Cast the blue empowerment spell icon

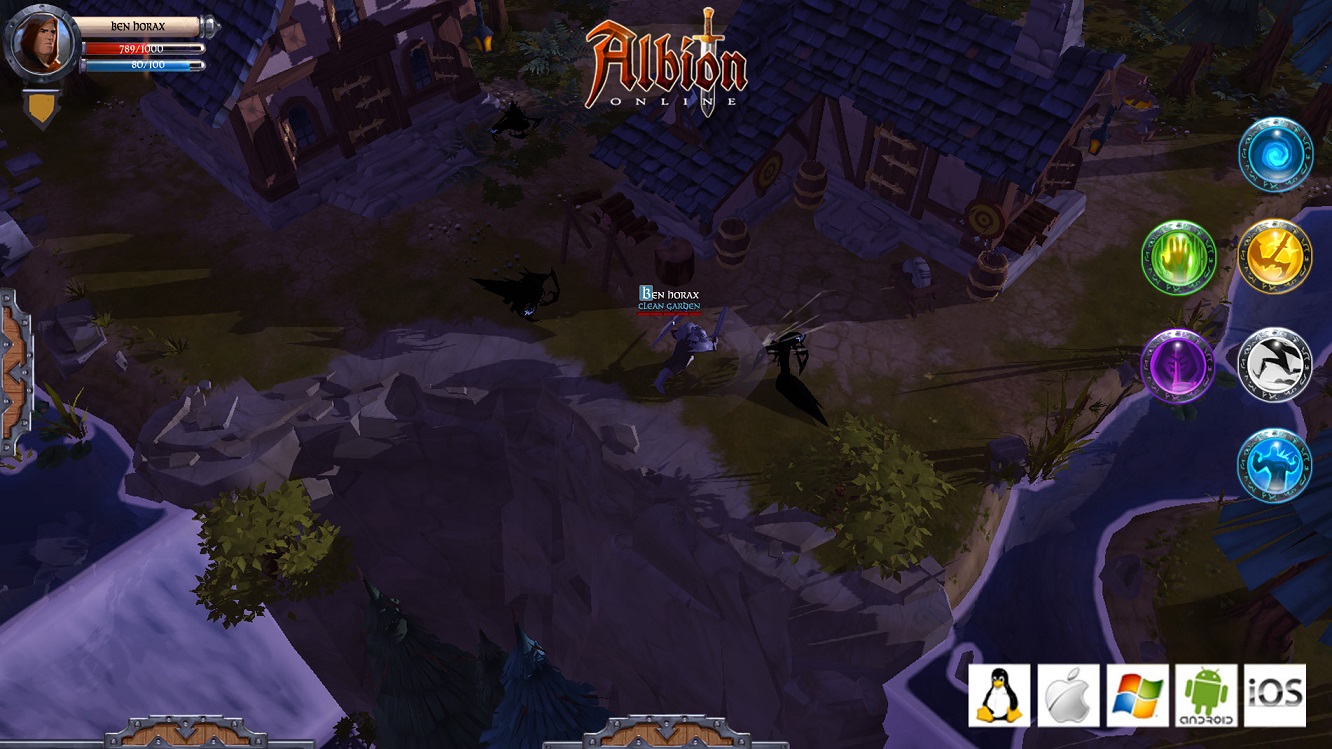[x=1277, y=467]
